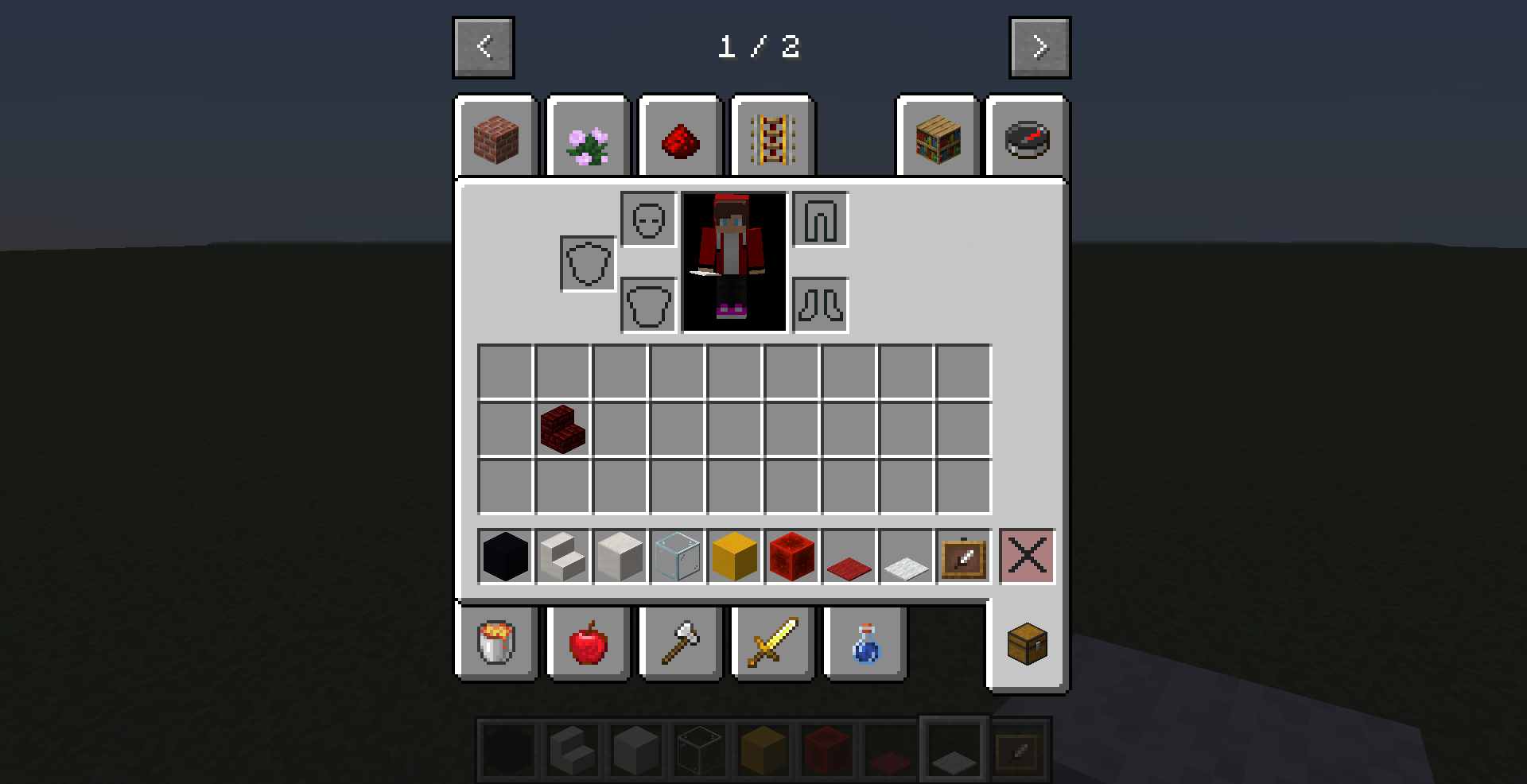Open the survival inventory chest tab
1527x784 pixels.
click(x=1027, y=644)
